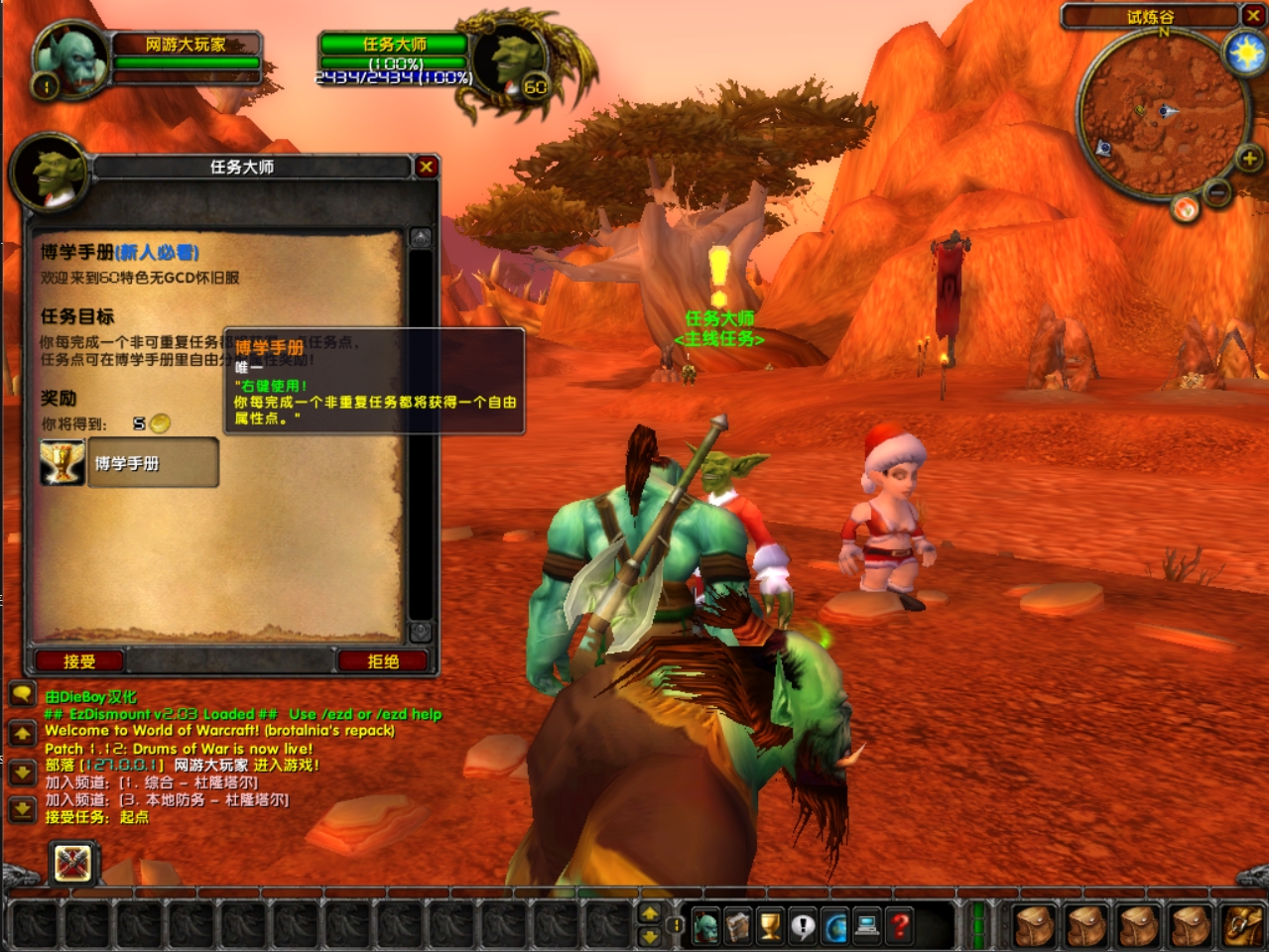Viewport: 1269px width, 952px height.
Task: Zoom in the minimap with plus button
Action: (1248, 158)
